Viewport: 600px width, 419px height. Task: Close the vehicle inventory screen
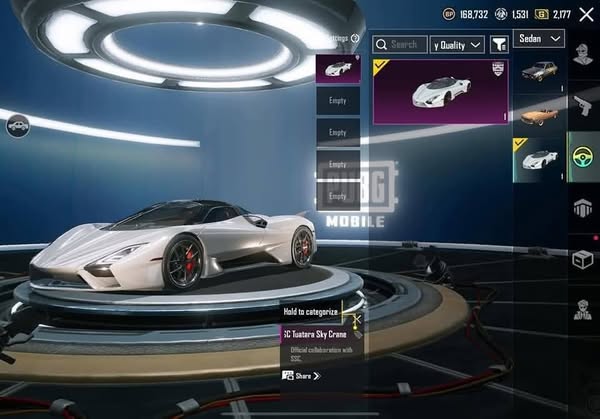point(586,14)
